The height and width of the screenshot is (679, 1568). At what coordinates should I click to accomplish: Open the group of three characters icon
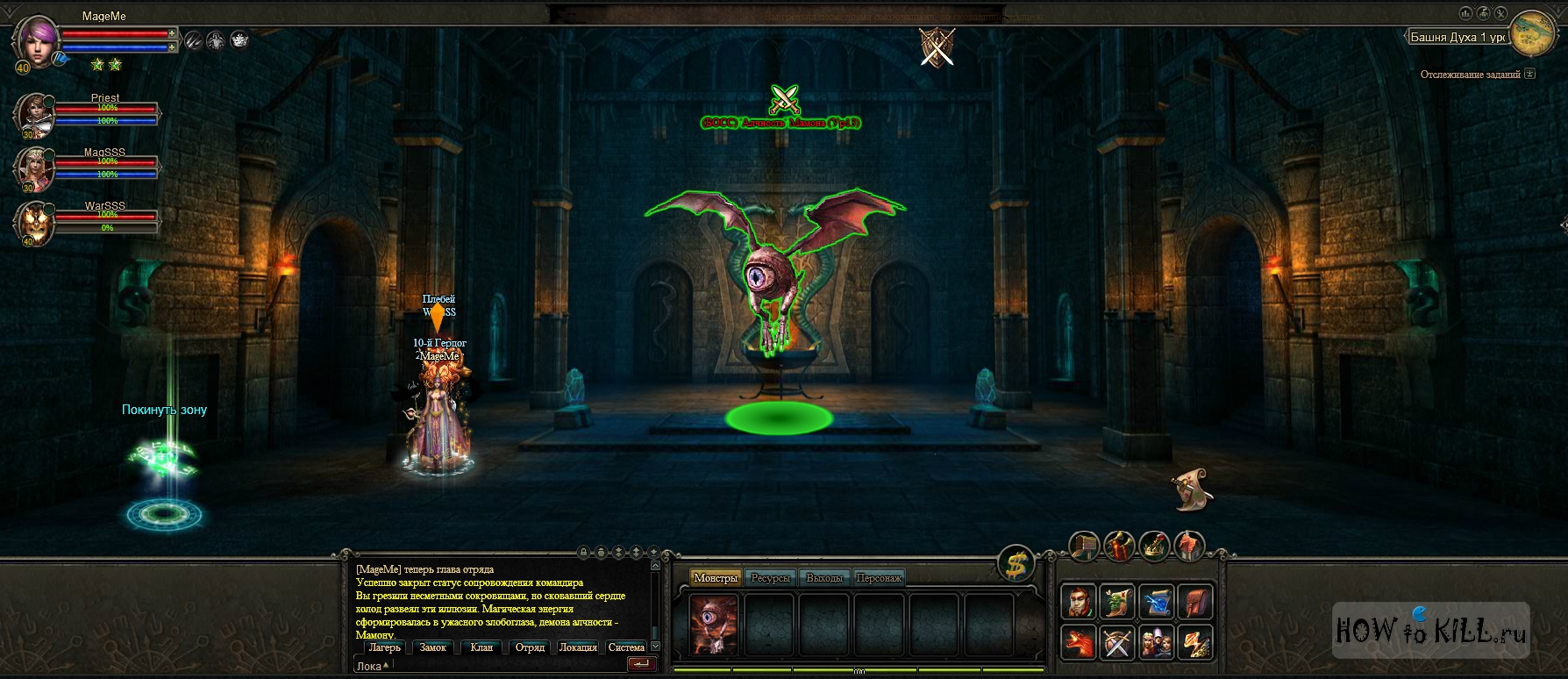[x=1156, y=641]
